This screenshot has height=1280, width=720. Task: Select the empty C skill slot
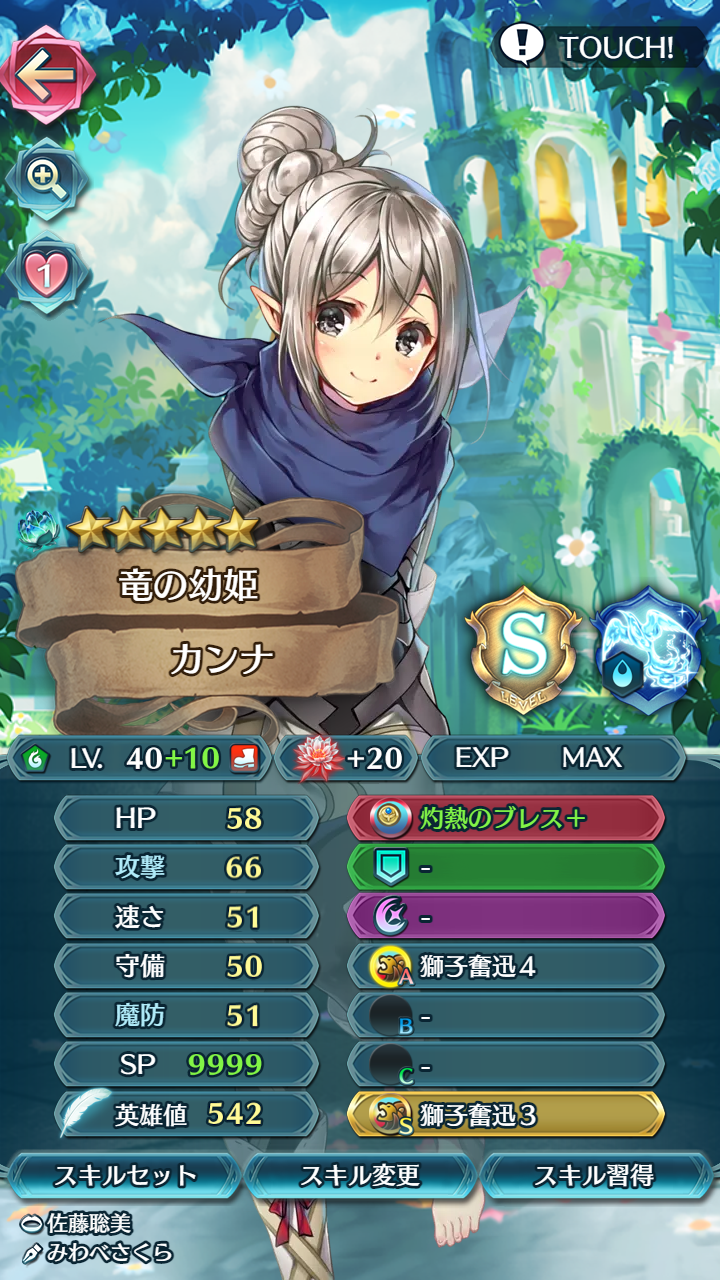pos(506,1065)
